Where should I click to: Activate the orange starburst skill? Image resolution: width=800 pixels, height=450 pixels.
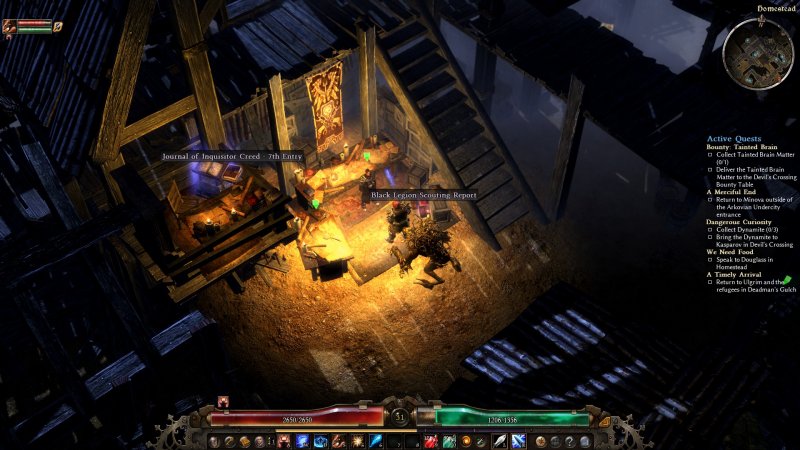pos(357,441)
